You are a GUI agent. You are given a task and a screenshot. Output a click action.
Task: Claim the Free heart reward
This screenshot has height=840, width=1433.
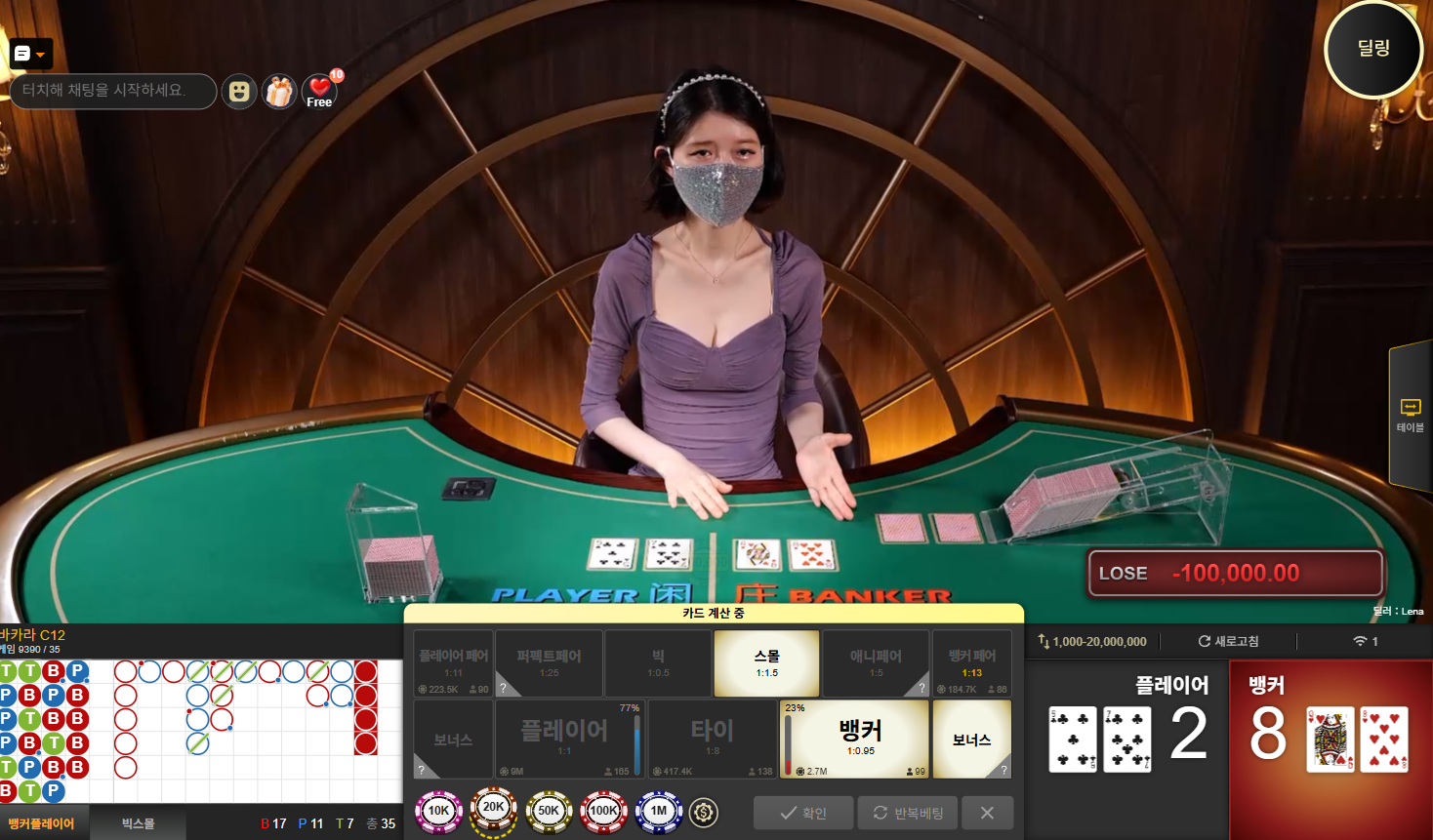click(x=320, y=92)
